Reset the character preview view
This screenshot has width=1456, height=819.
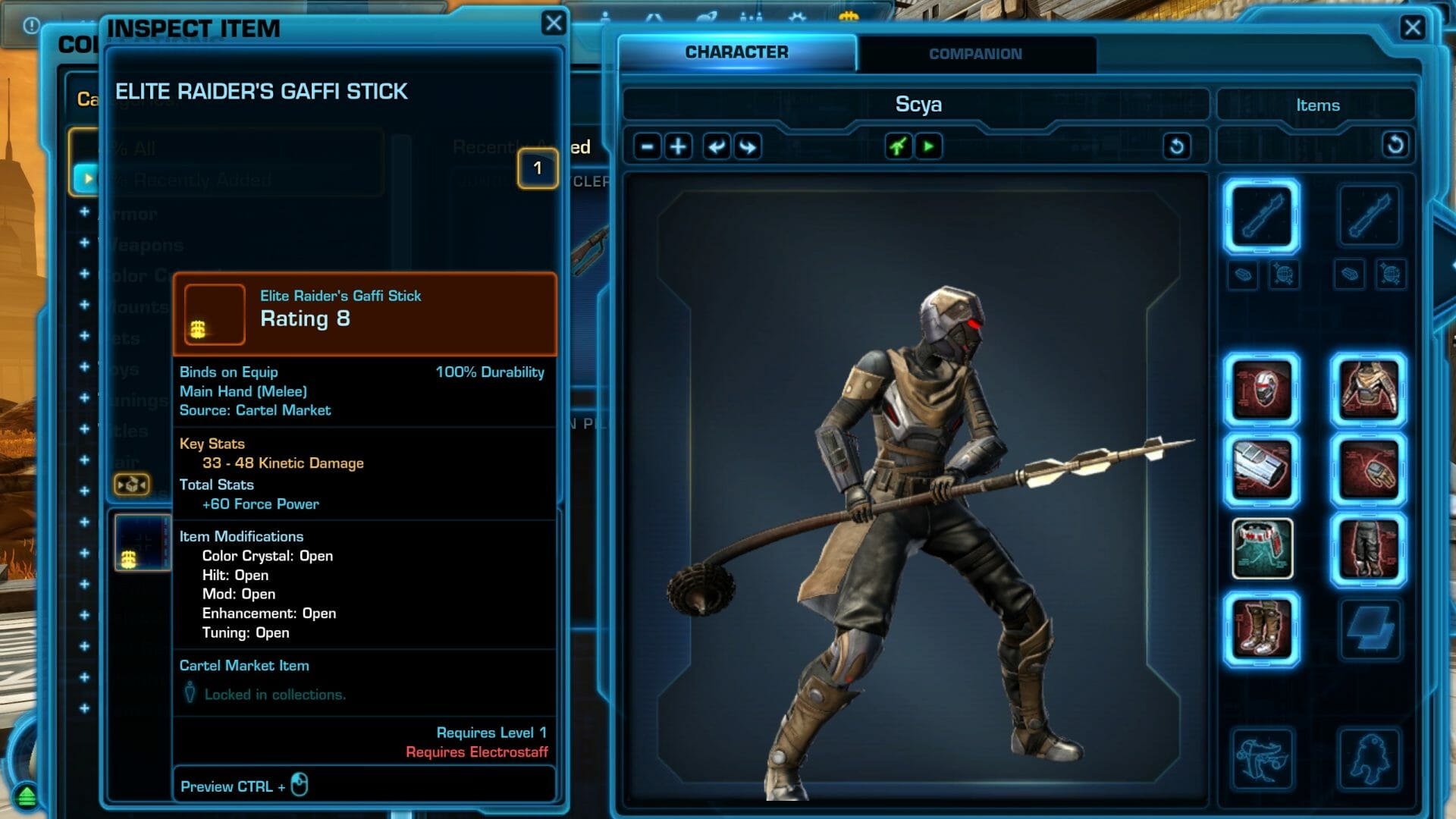[1176, 146]
